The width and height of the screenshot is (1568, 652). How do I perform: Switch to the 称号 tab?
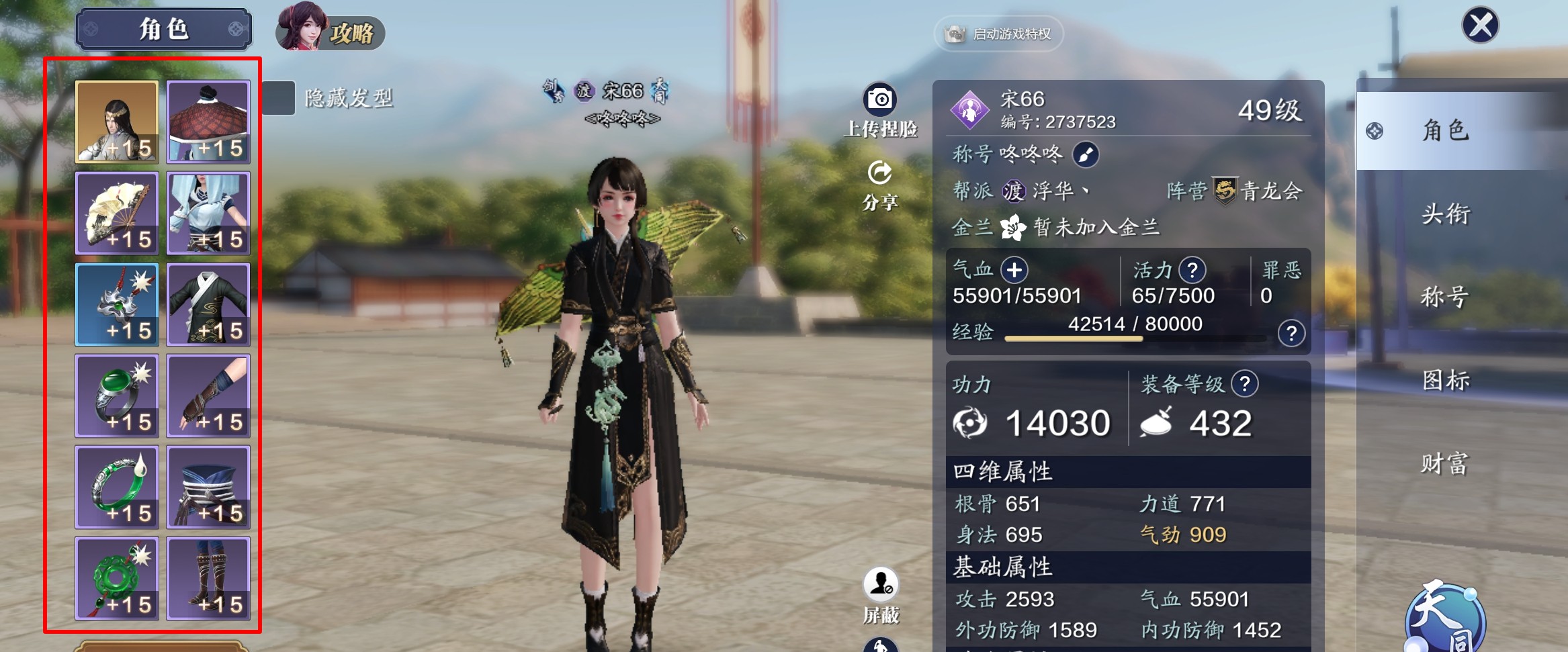click(x=1446, y=297)
